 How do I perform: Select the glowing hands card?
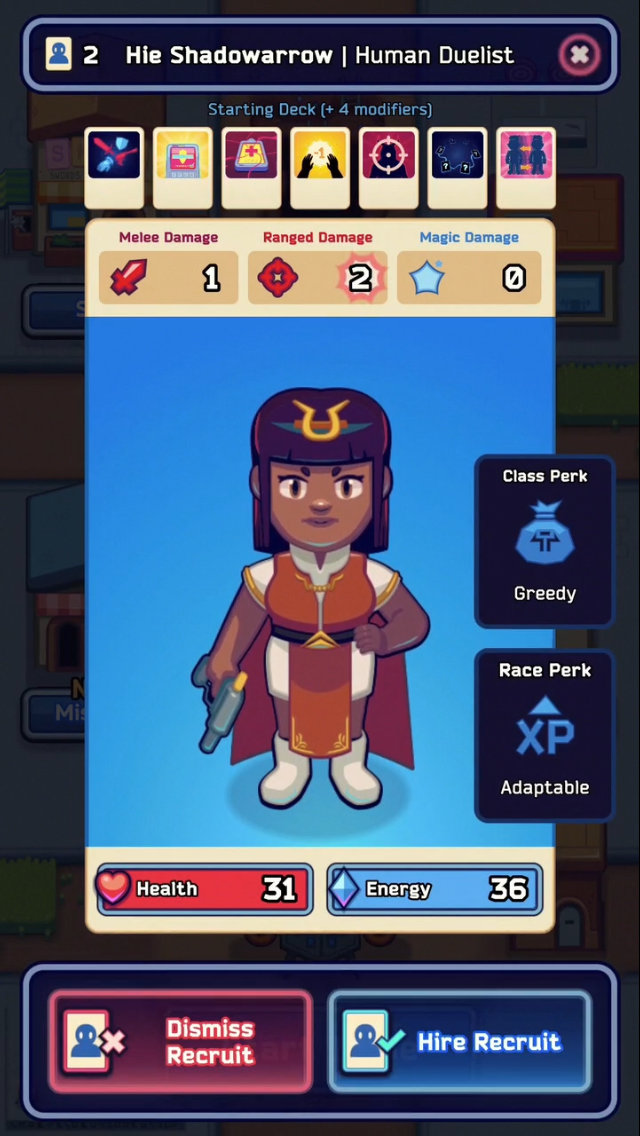320,166
